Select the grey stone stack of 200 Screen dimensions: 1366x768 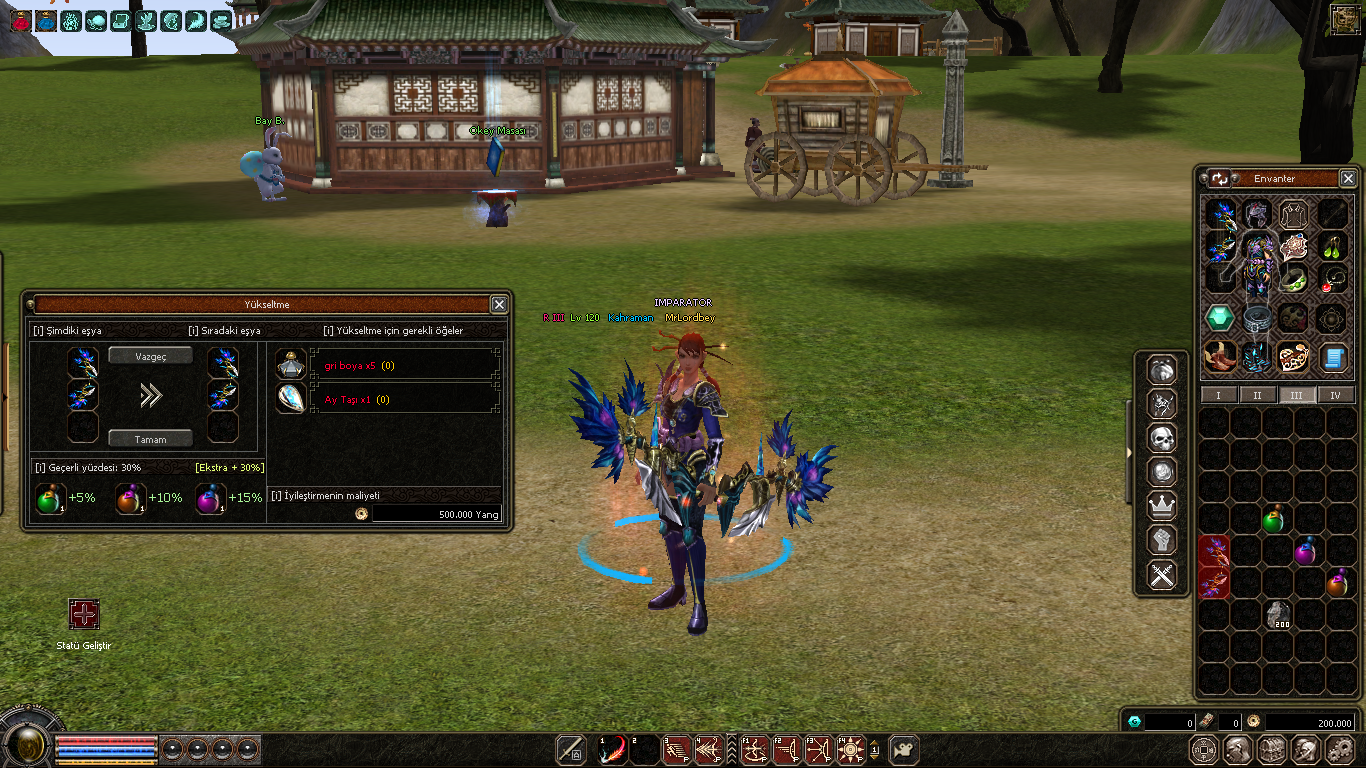pyautogui.click(x=1278, y=614)
